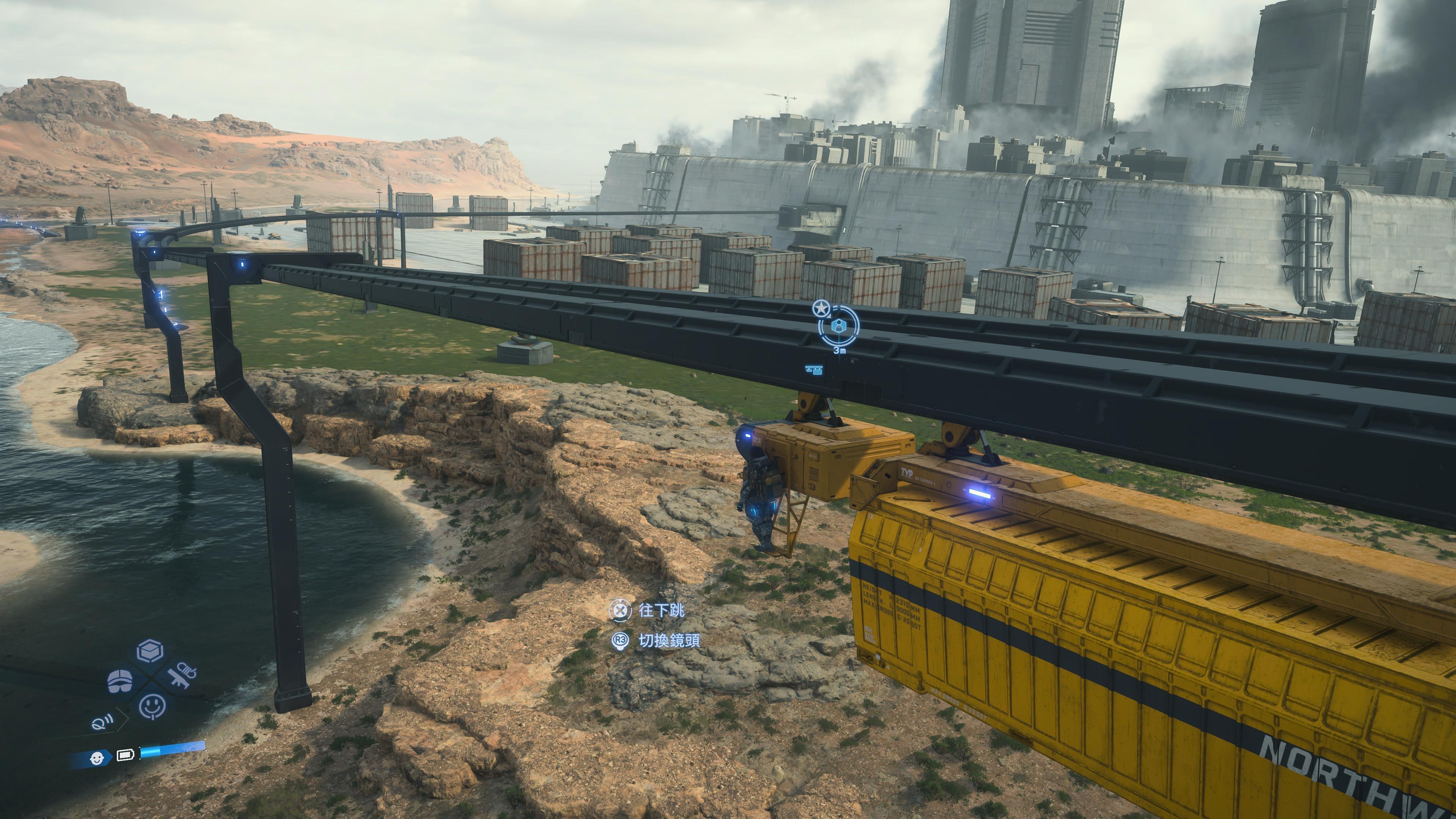Click the monorail structure icon

coord(814,370)
